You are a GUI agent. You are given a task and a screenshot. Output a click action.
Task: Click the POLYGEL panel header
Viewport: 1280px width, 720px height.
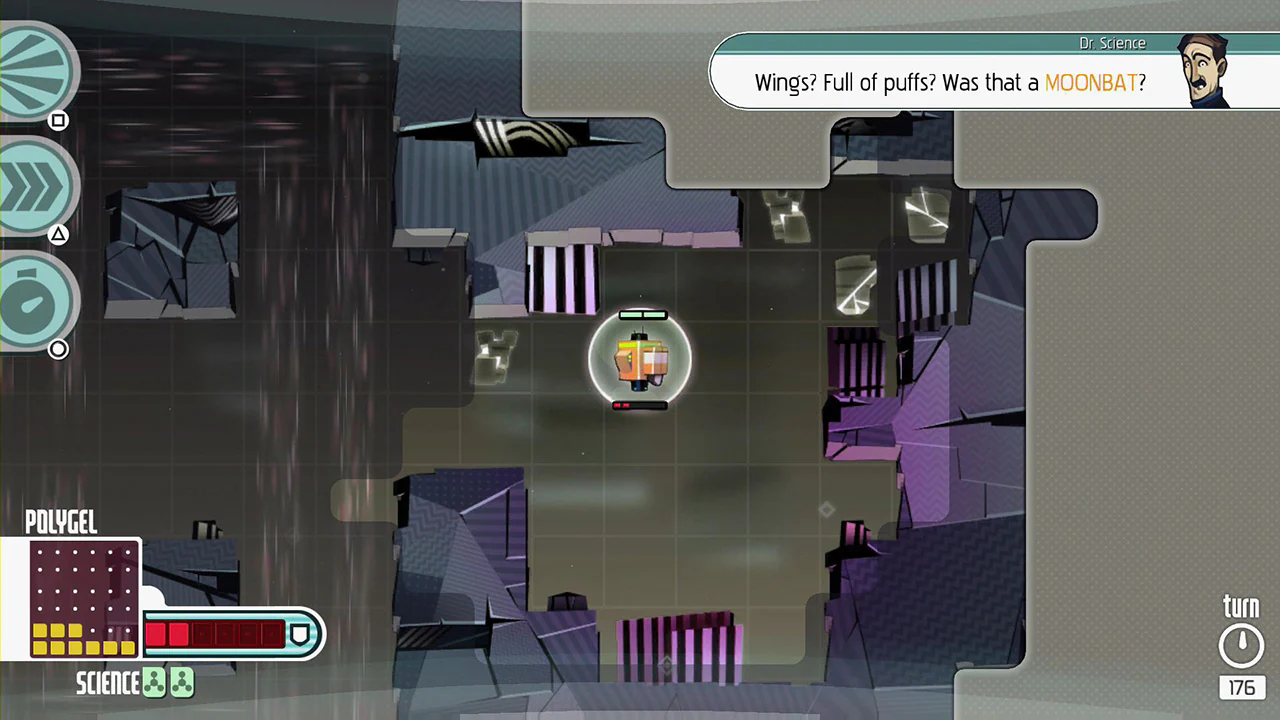click(61, 522)
